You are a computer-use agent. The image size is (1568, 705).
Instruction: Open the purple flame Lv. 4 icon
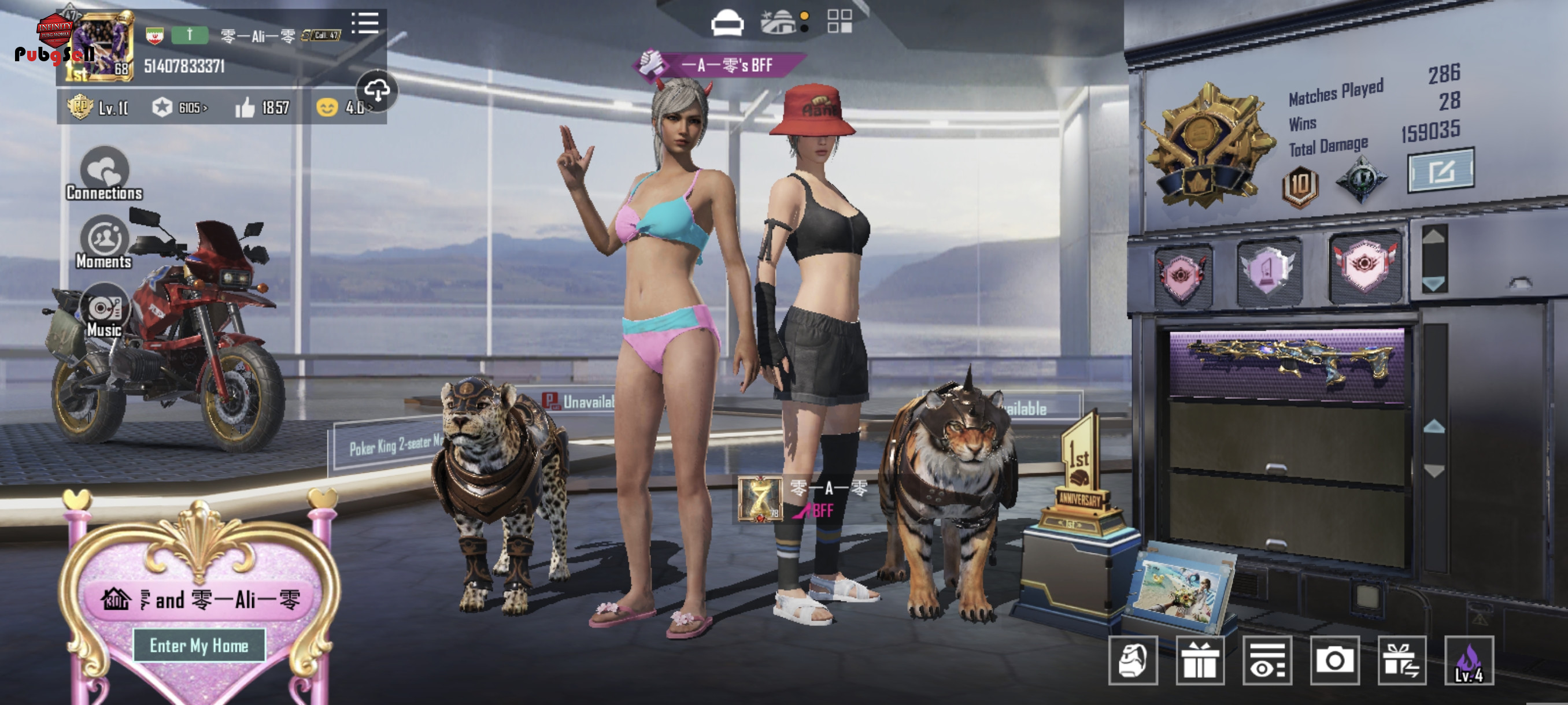[1469, 661]
